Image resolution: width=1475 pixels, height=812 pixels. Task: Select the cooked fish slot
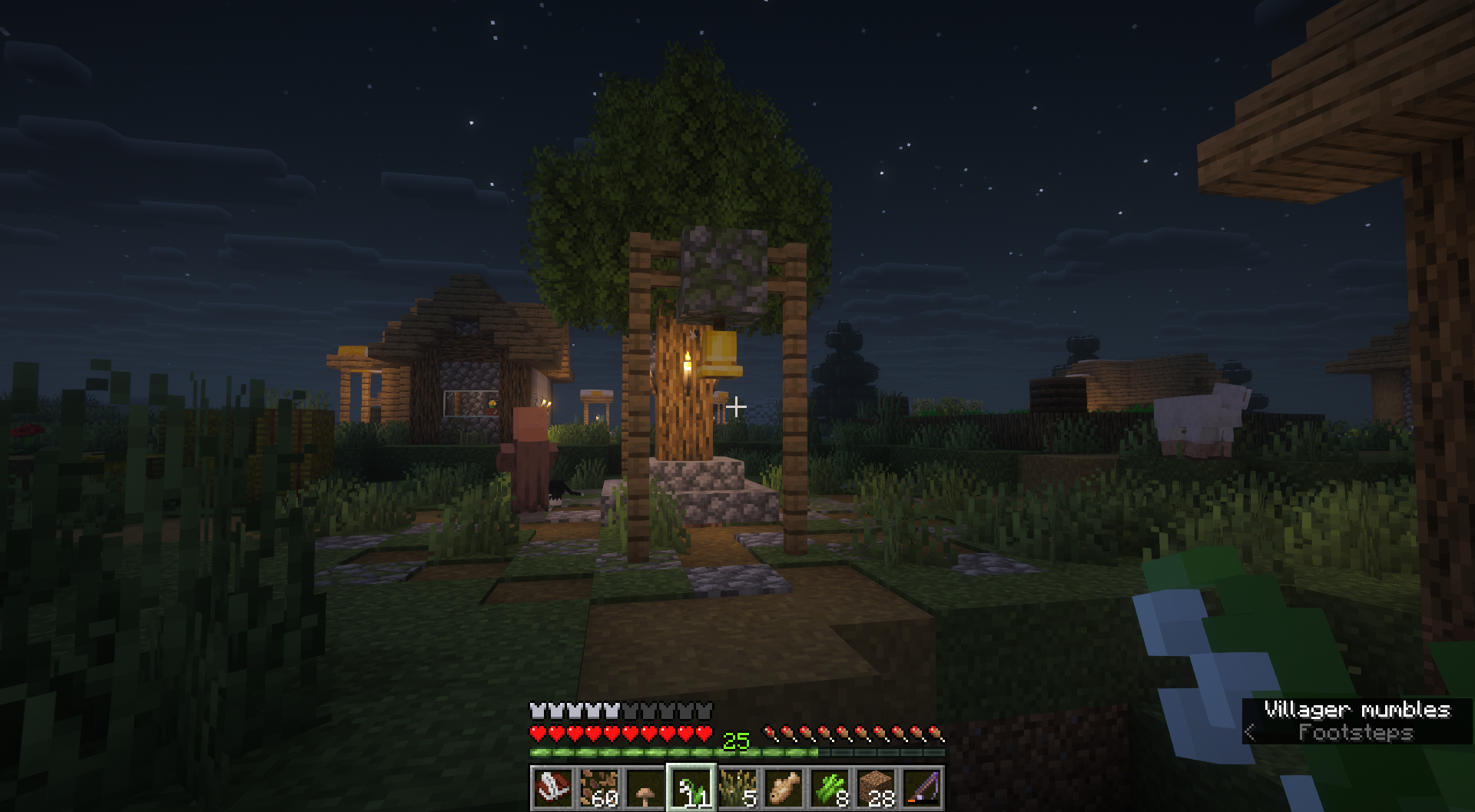pyautogui.click(x=784, y=787)
